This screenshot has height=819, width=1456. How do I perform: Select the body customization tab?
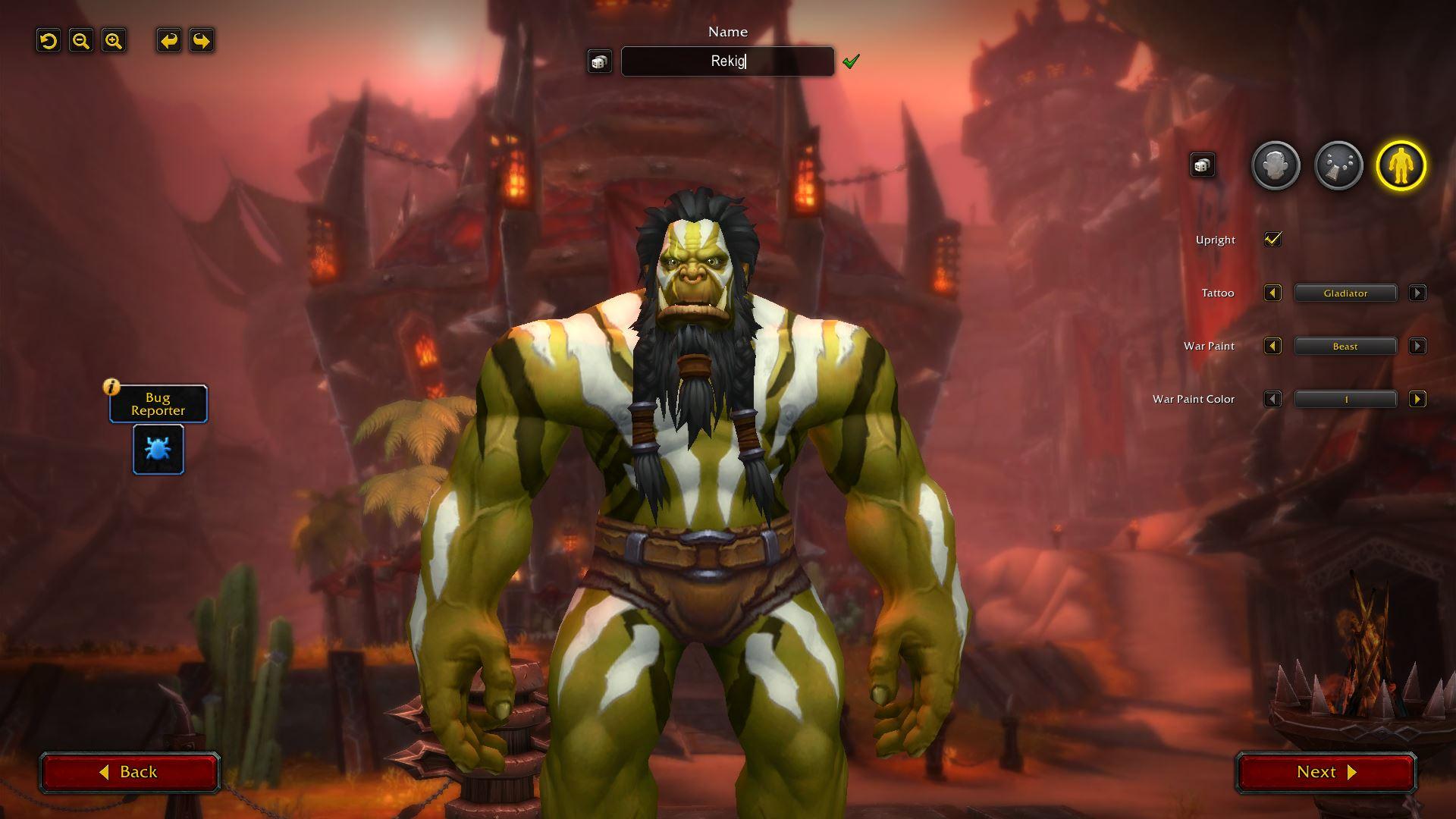click(1401, 165)
